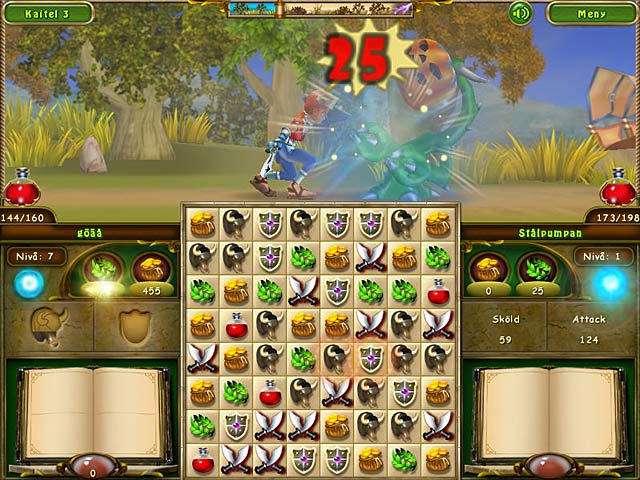Toggle the sound speaker button
Image resolution: width=640 pixels, height=480 pixels.
[x=519, y=13]
